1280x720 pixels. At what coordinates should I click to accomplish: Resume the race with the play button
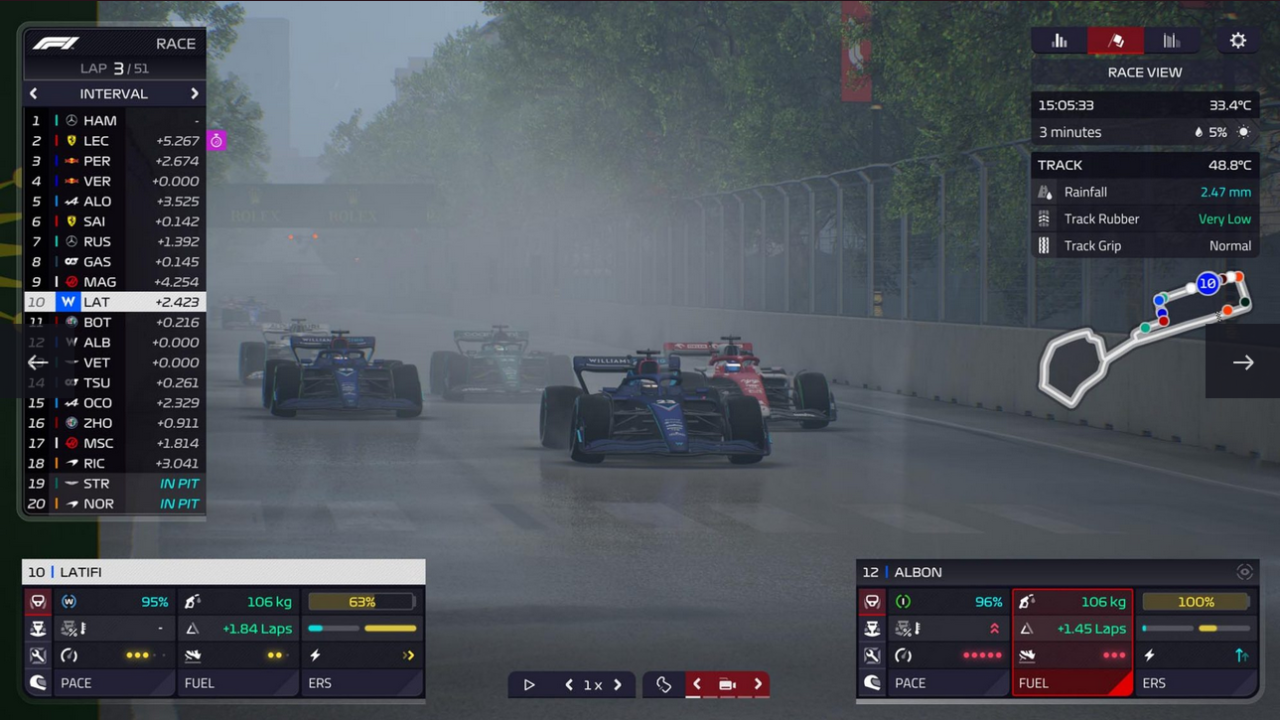coord(529,685)
